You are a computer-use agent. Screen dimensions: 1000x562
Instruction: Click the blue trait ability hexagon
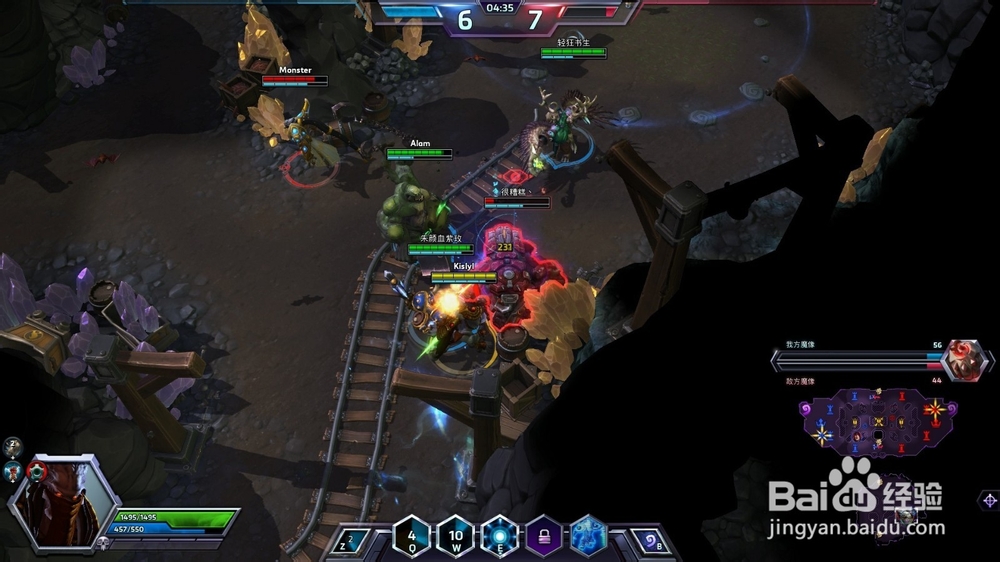tap(588, 535)
